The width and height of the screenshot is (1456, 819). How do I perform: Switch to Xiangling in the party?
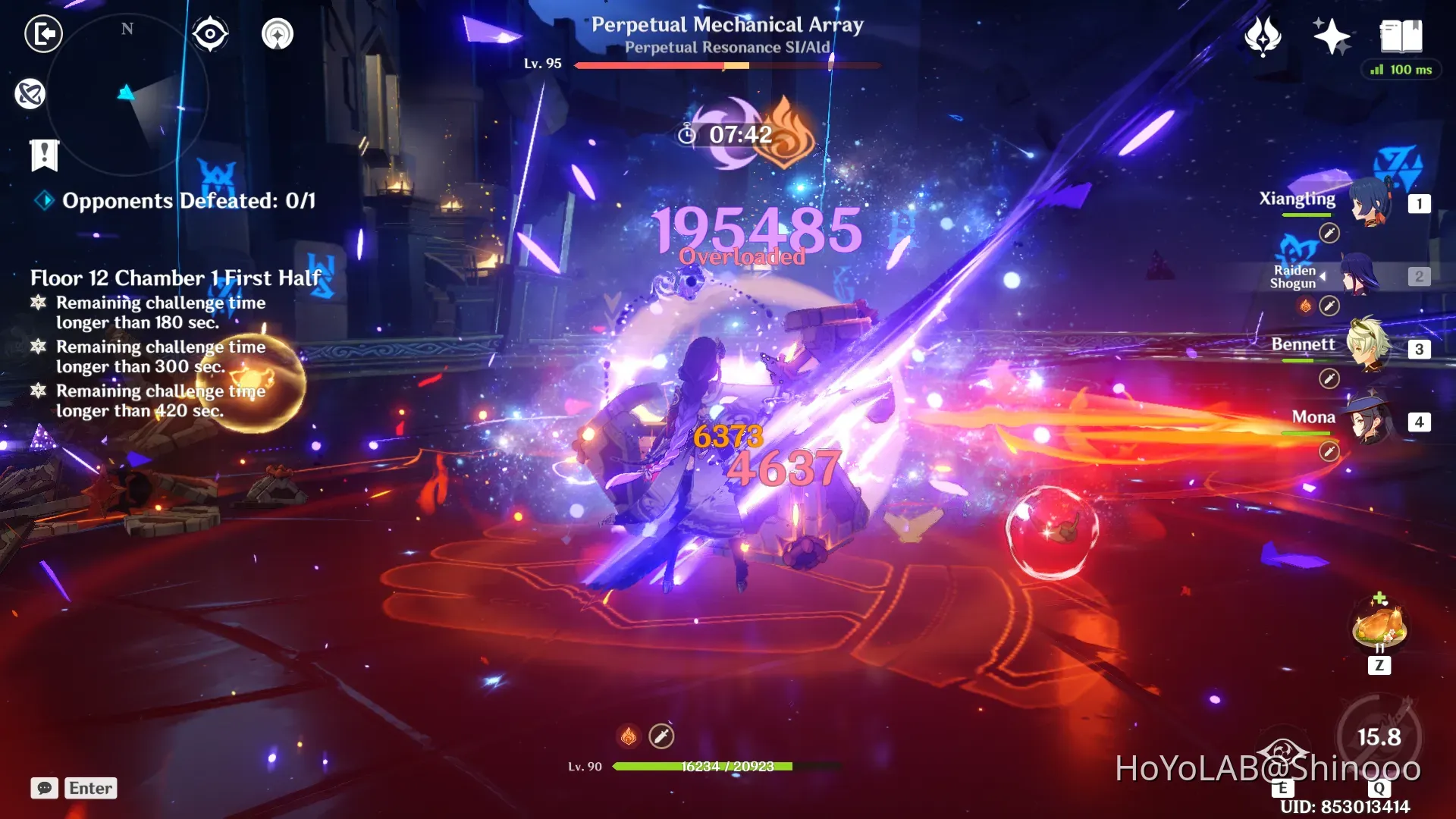point(1370,202)
